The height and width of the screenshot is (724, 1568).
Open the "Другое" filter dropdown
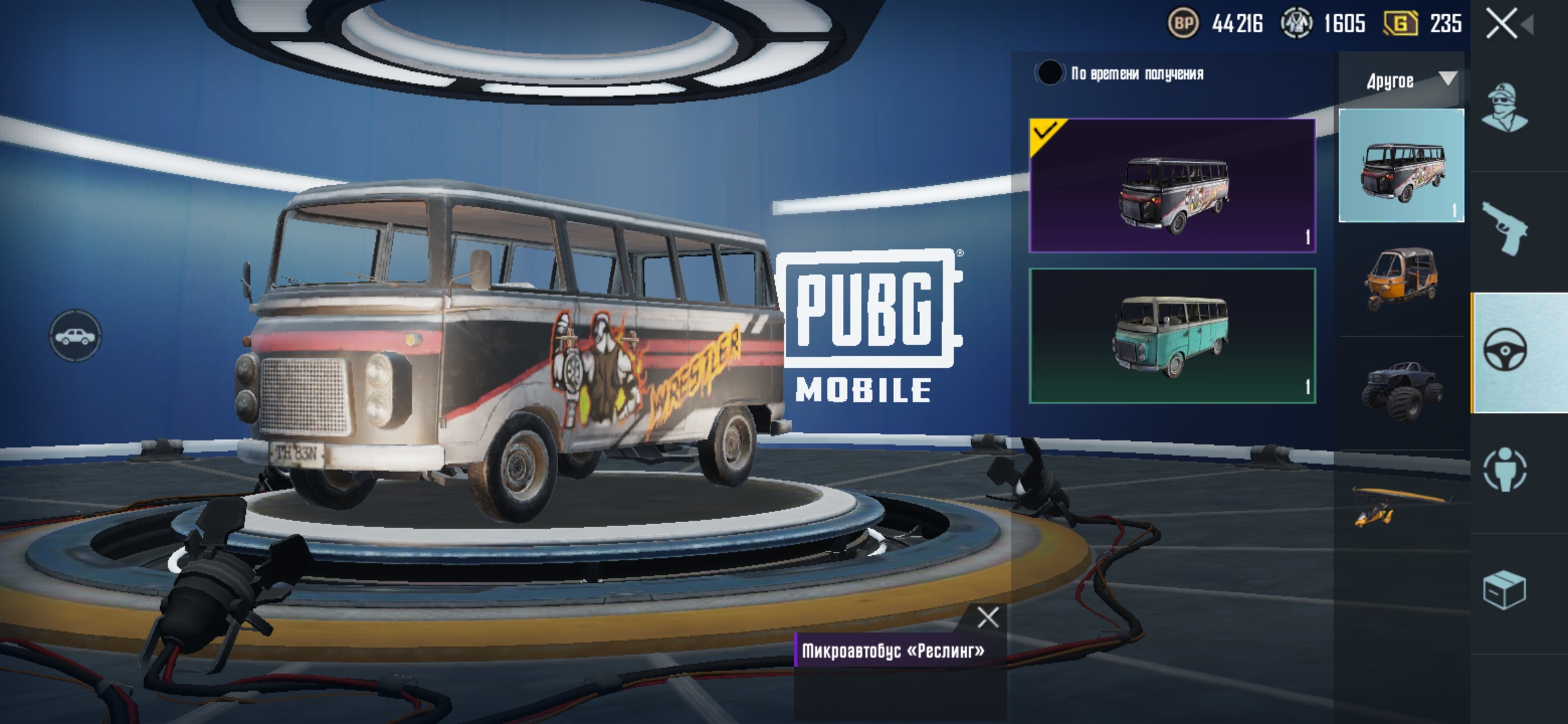(x=1401, y=81)
